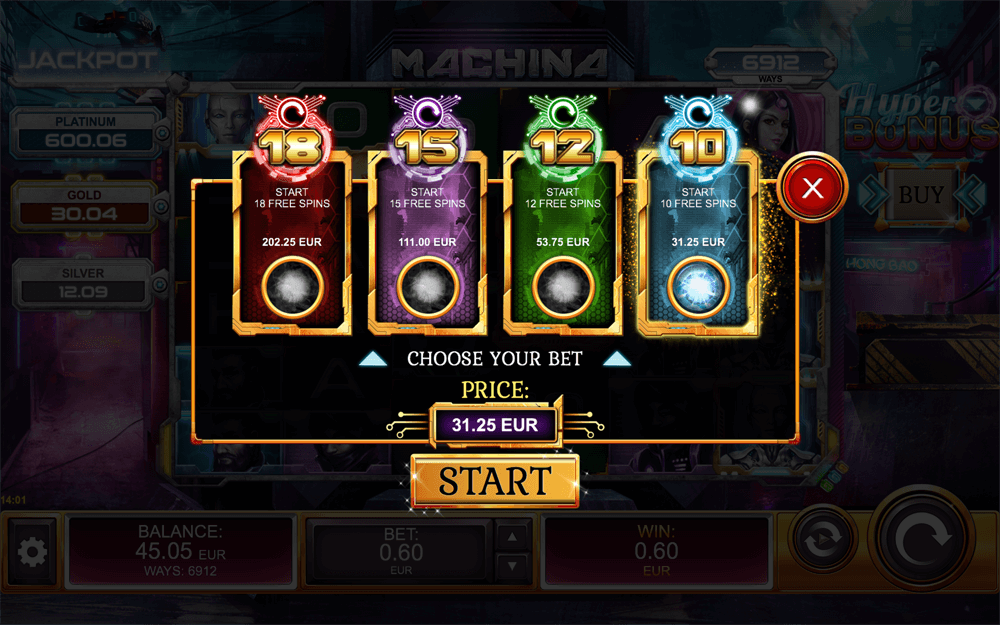Image resolution: width=1000 pixels, height=625 pixels.
Task: Pick the green 12 free spins card
Action: click(563, 240)
